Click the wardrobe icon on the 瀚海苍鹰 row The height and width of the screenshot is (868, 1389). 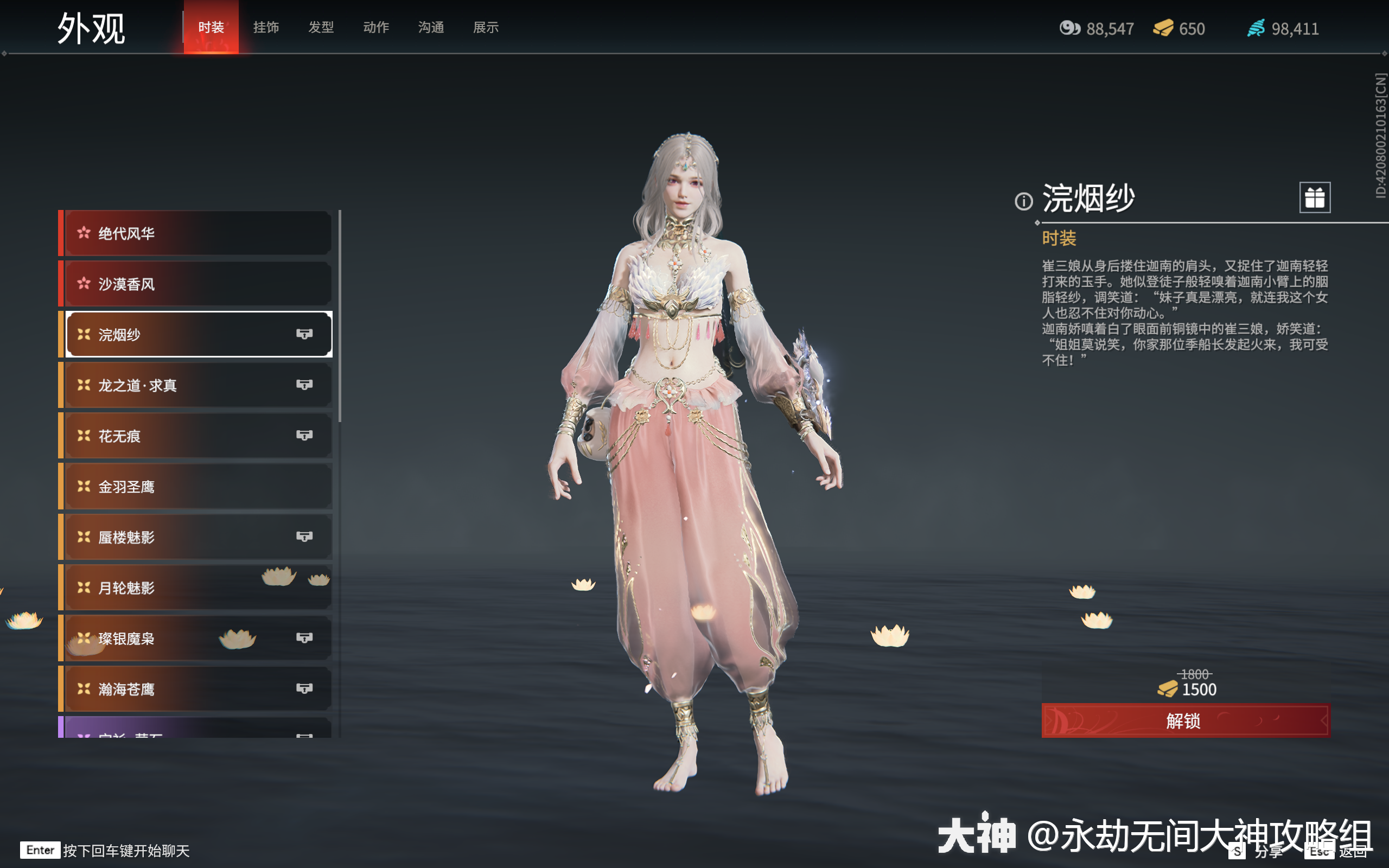[307, 688]
